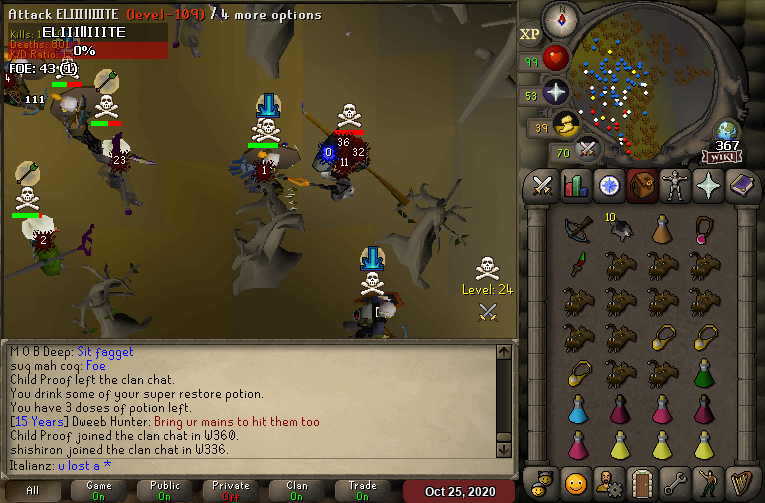Viewport: 765px width, 503px height.
Task: Open the Combat Options tab
Action: pyautogui.click(x=543, y=186)
